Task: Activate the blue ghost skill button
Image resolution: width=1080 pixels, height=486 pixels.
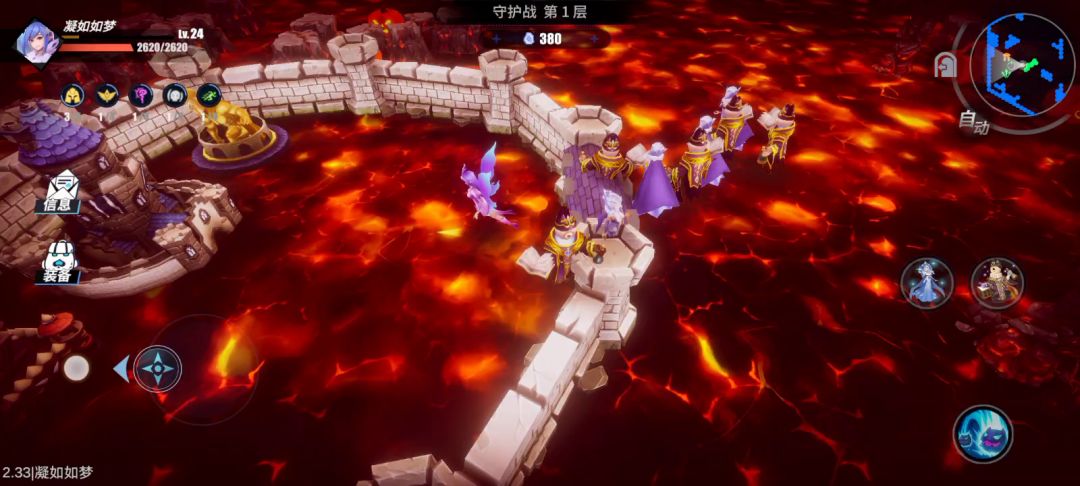Action: pos(983,433)
